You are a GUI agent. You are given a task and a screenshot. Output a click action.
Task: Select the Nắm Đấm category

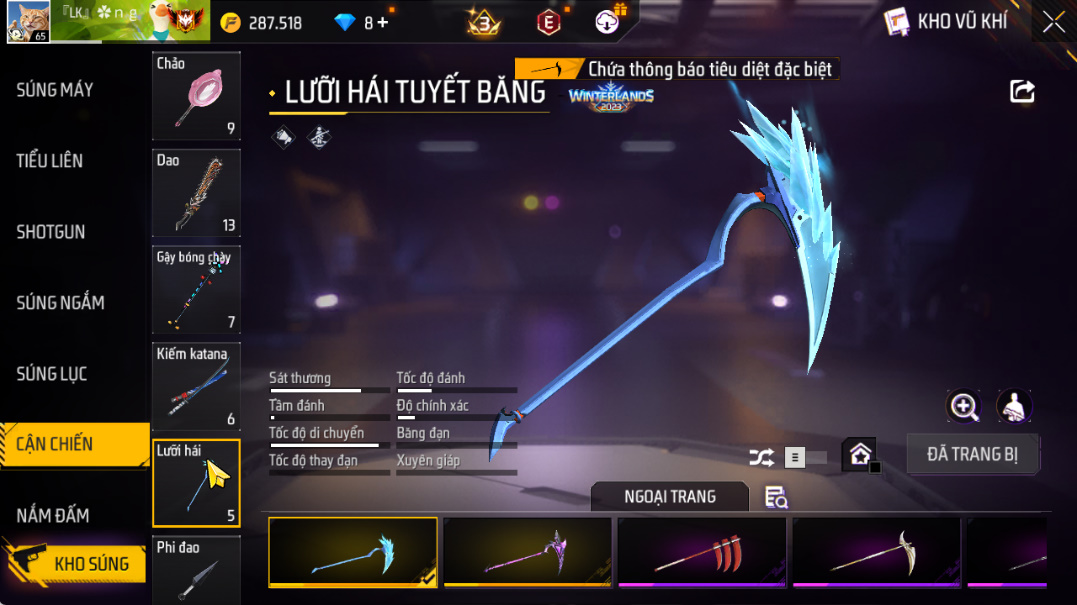(53, 515)
